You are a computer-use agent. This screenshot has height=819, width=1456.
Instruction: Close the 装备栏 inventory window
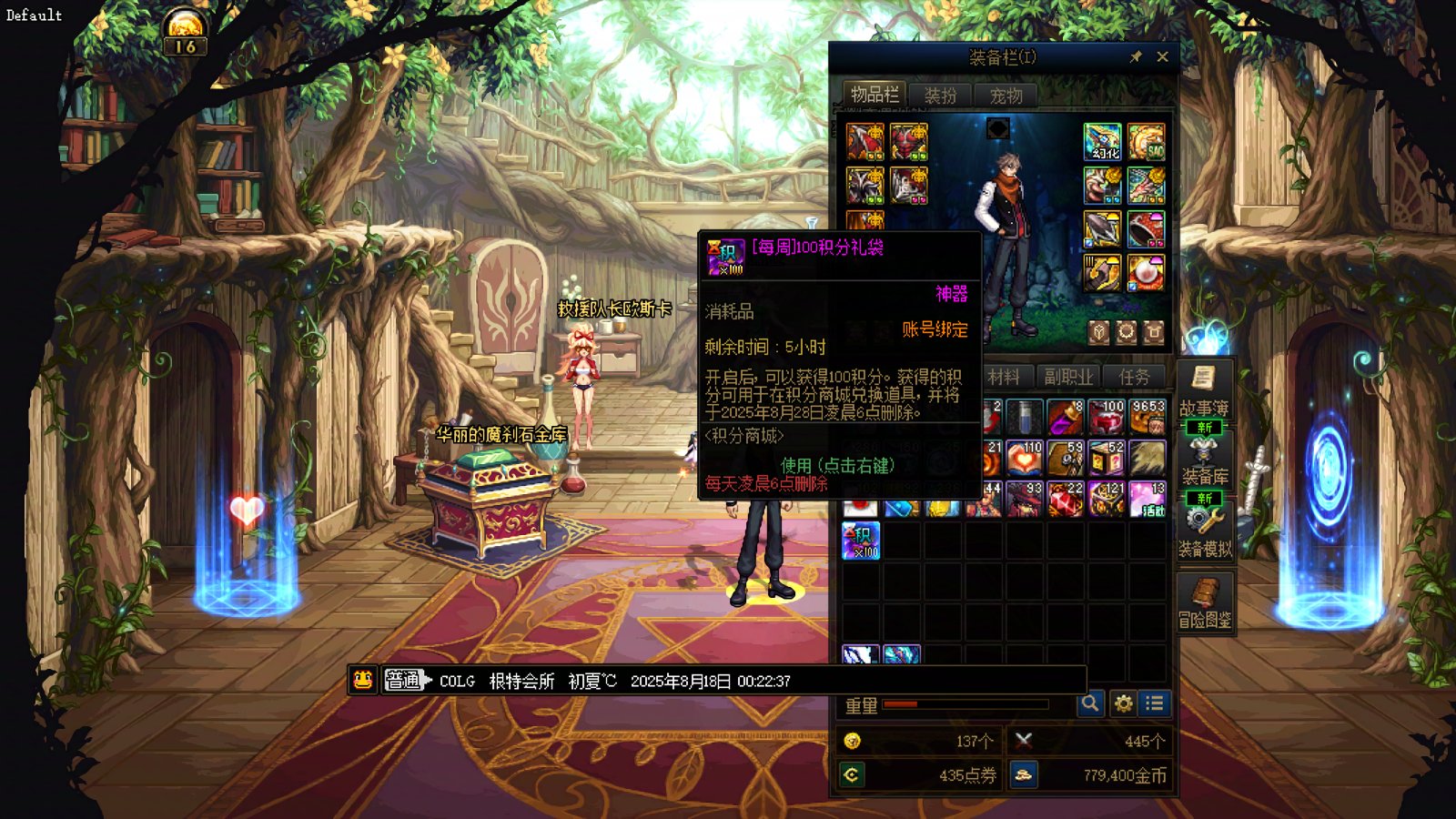[x=1162, y=57]
